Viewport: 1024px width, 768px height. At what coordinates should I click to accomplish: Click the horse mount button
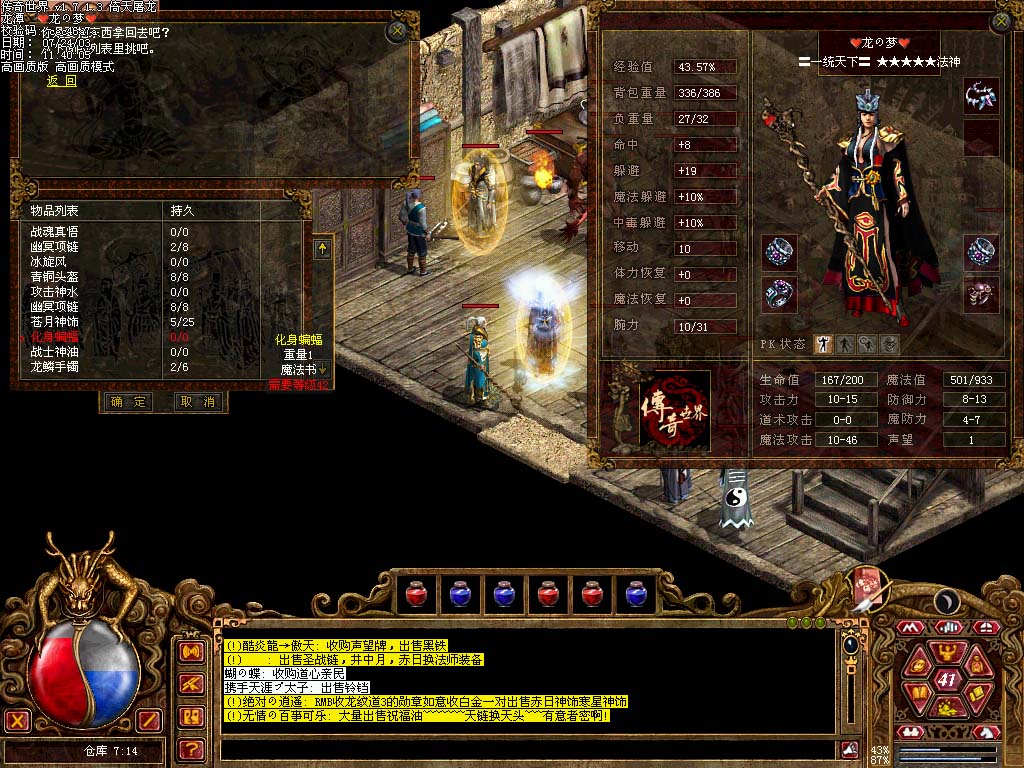coord(988,731)
